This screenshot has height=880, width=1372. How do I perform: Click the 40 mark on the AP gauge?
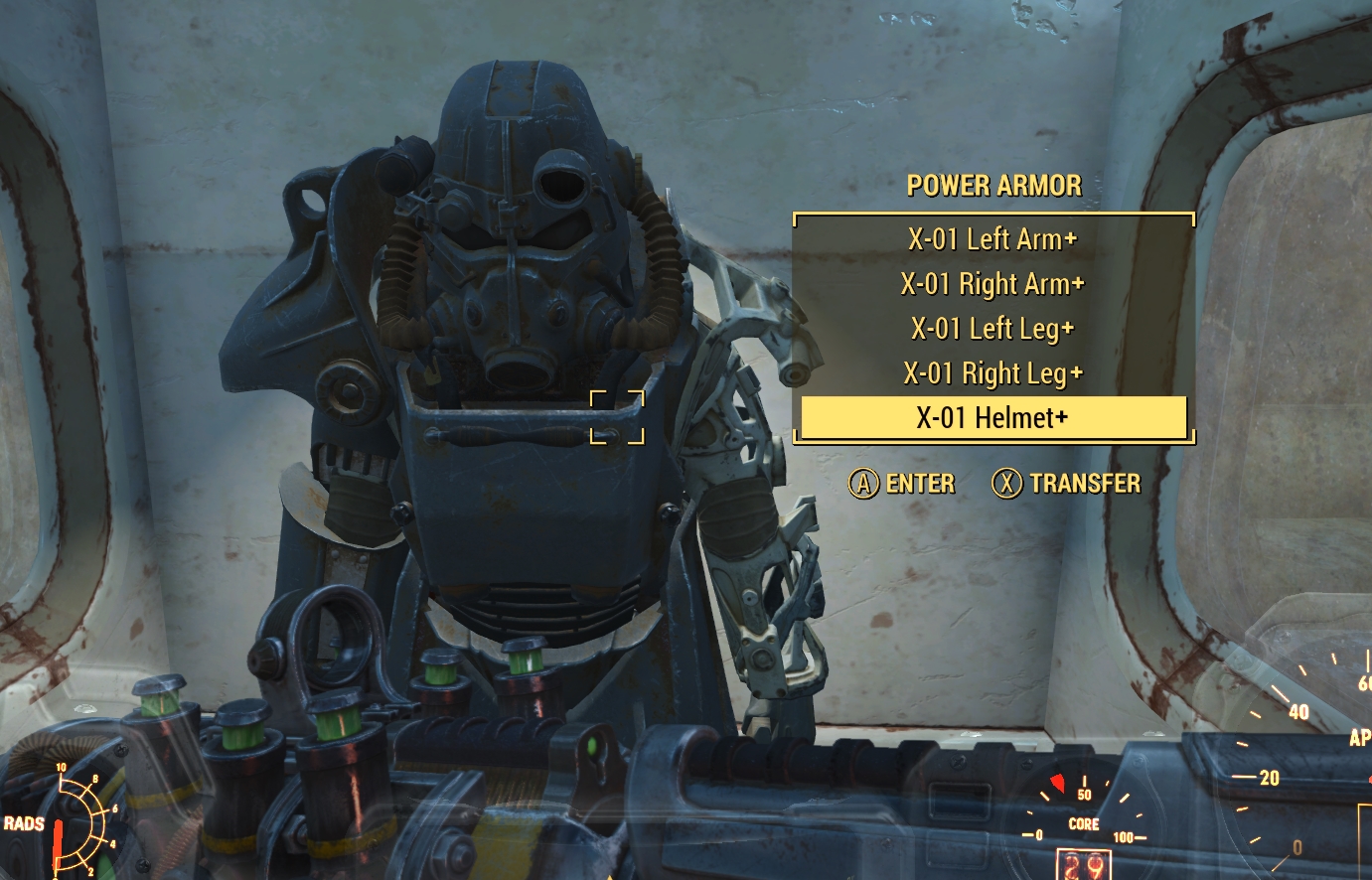pos(1299,711)
